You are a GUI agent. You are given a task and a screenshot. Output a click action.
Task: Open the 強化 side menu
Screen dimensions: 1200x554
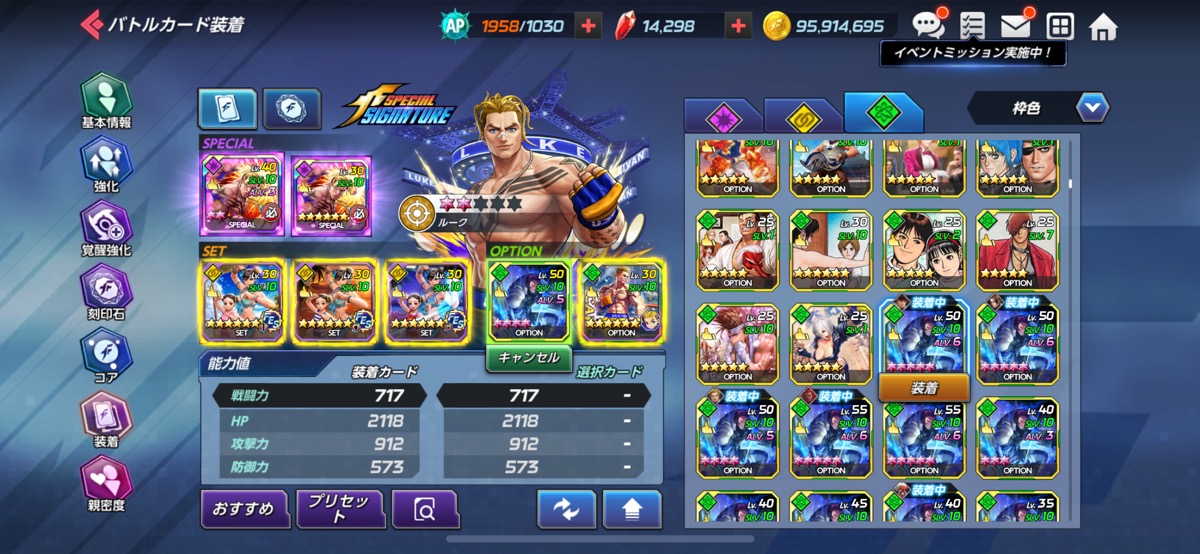click(x=106, y=164)
